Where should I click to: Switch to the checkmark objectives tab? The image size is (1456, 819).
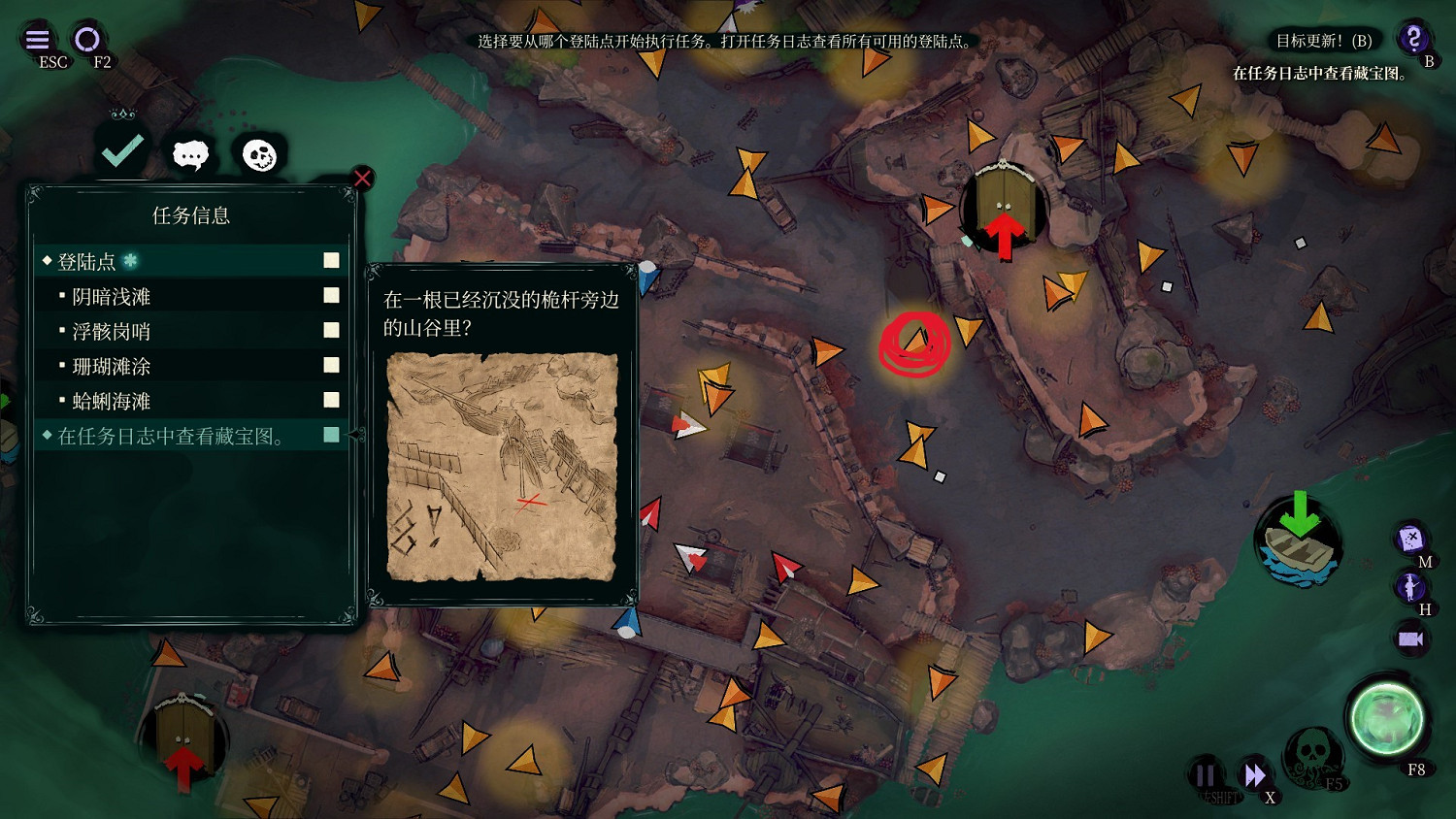pyautogui.click(x=122, y=151)
